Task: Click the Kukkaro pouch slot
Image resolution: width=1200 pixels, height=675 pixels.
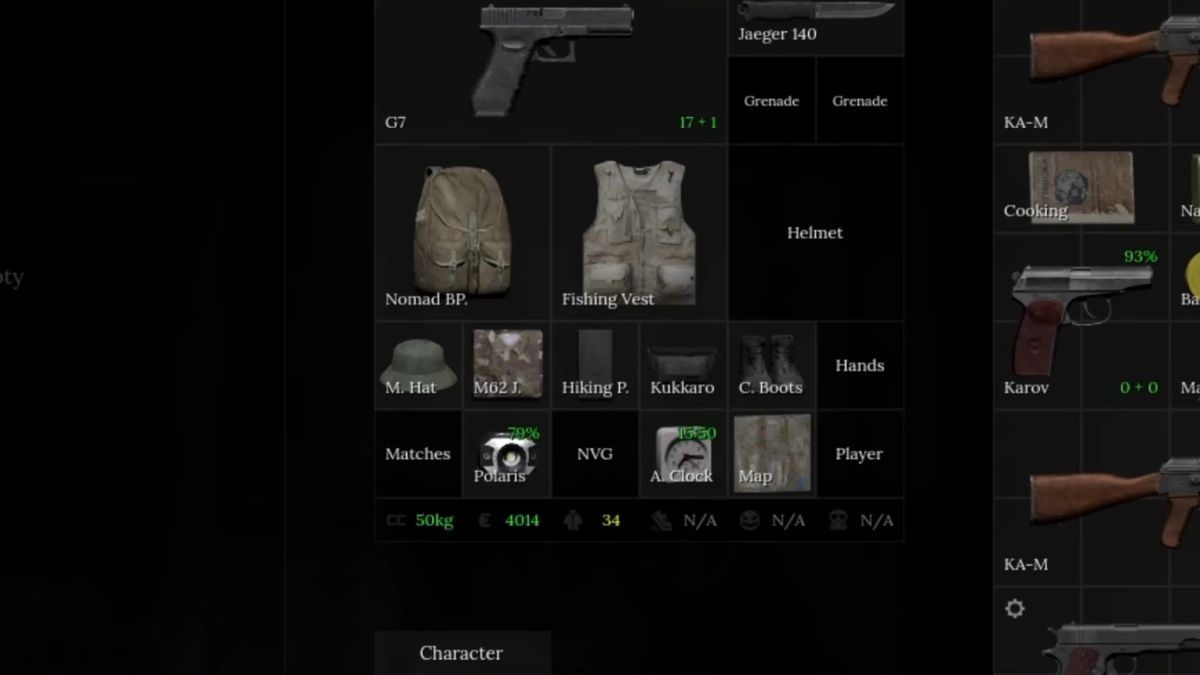Action: [683, 365]
